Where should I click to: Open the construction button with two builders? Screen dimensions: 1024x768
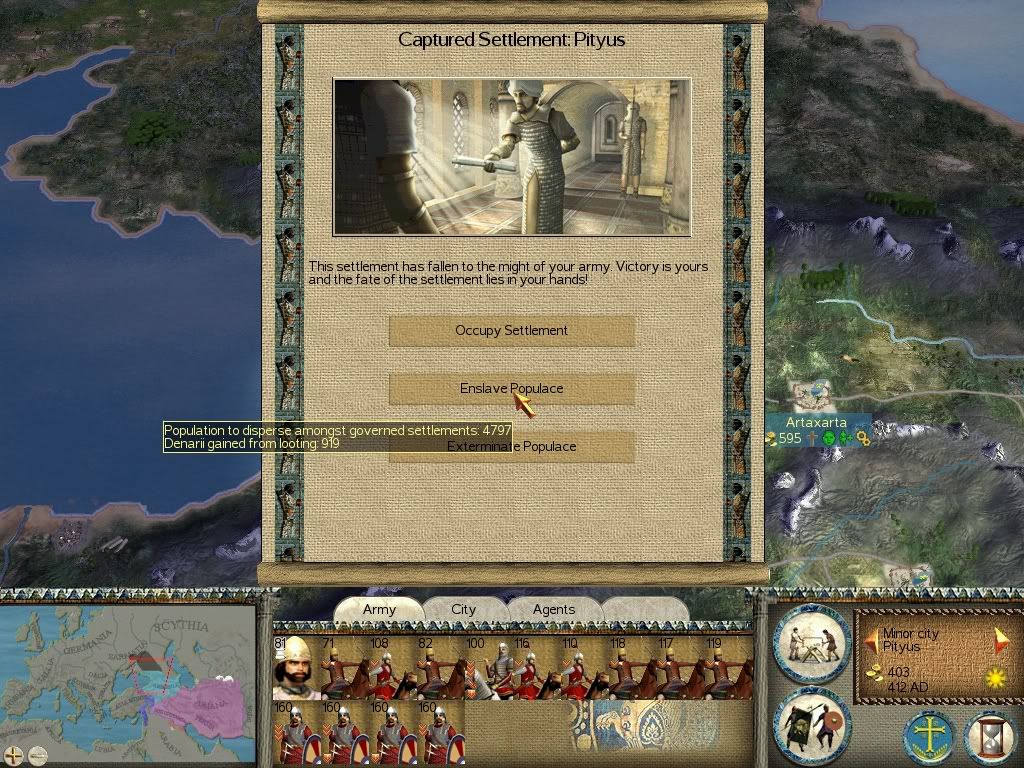811,643
